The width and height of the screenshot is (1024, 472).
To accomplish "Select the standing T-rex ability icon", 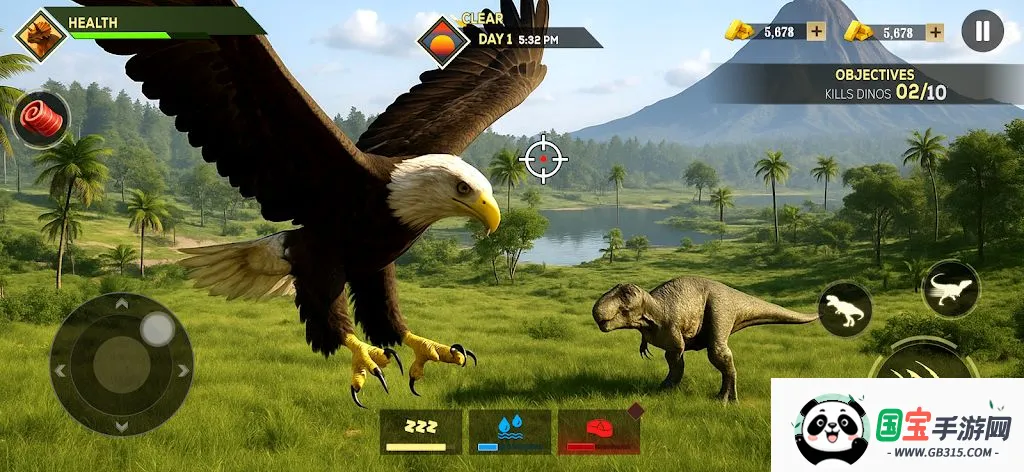I will 845,310.
